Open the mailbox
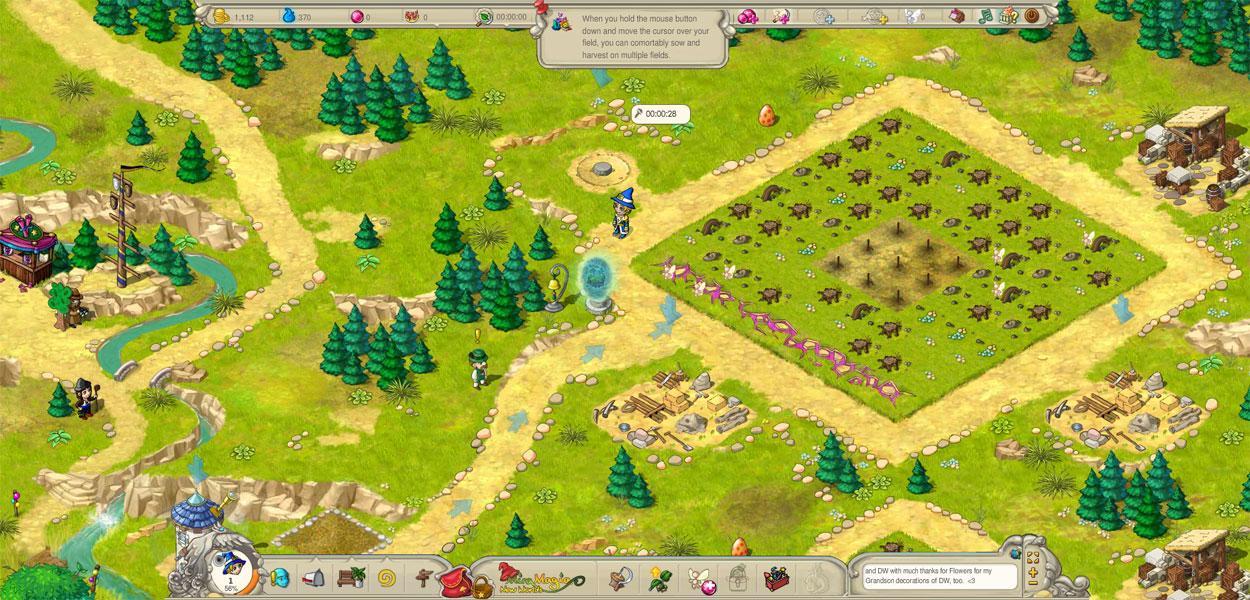Screen dimensions: 1250x600 coord(313,577)
